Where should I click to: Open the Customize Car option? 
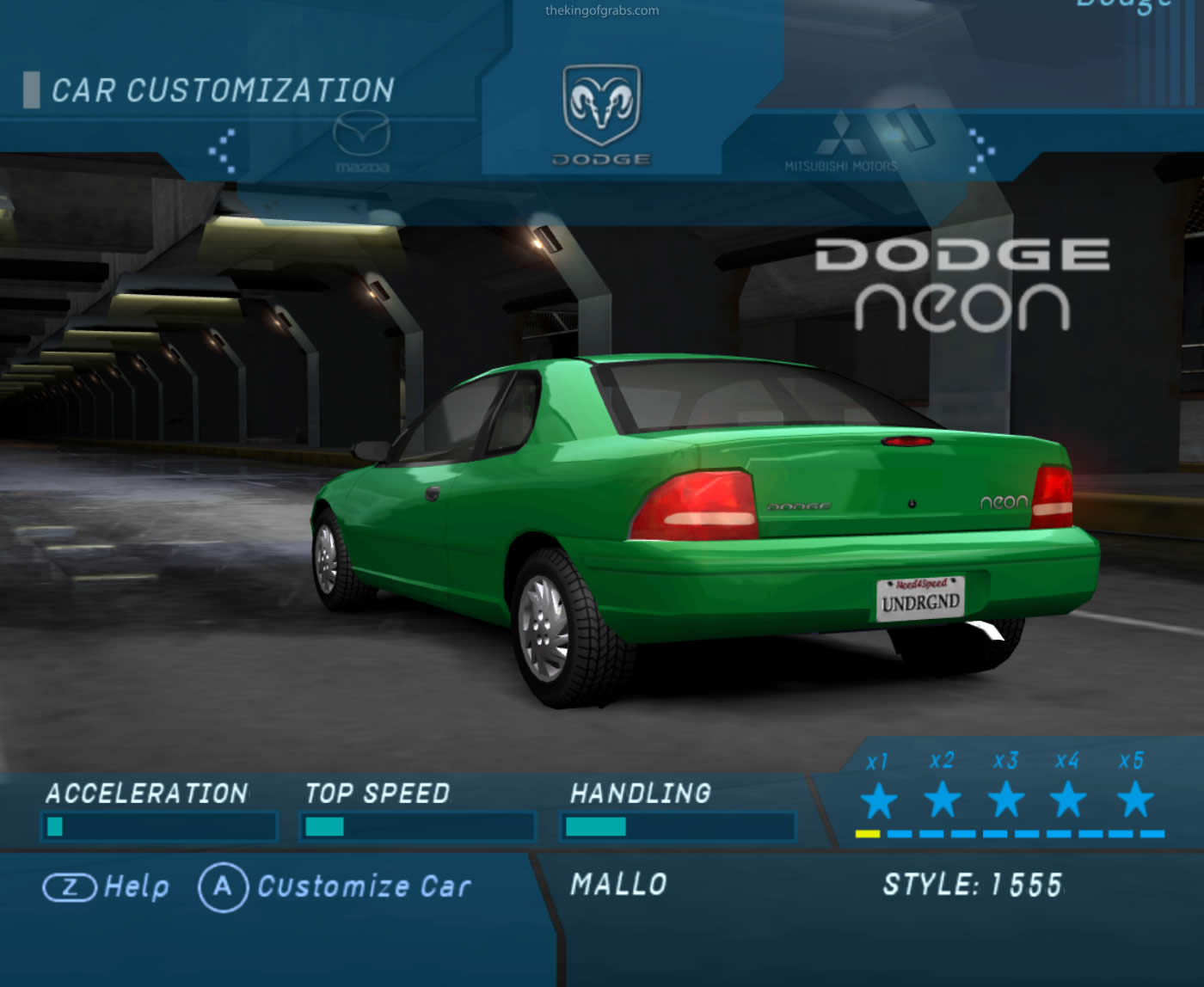click(x=335, y=886)
